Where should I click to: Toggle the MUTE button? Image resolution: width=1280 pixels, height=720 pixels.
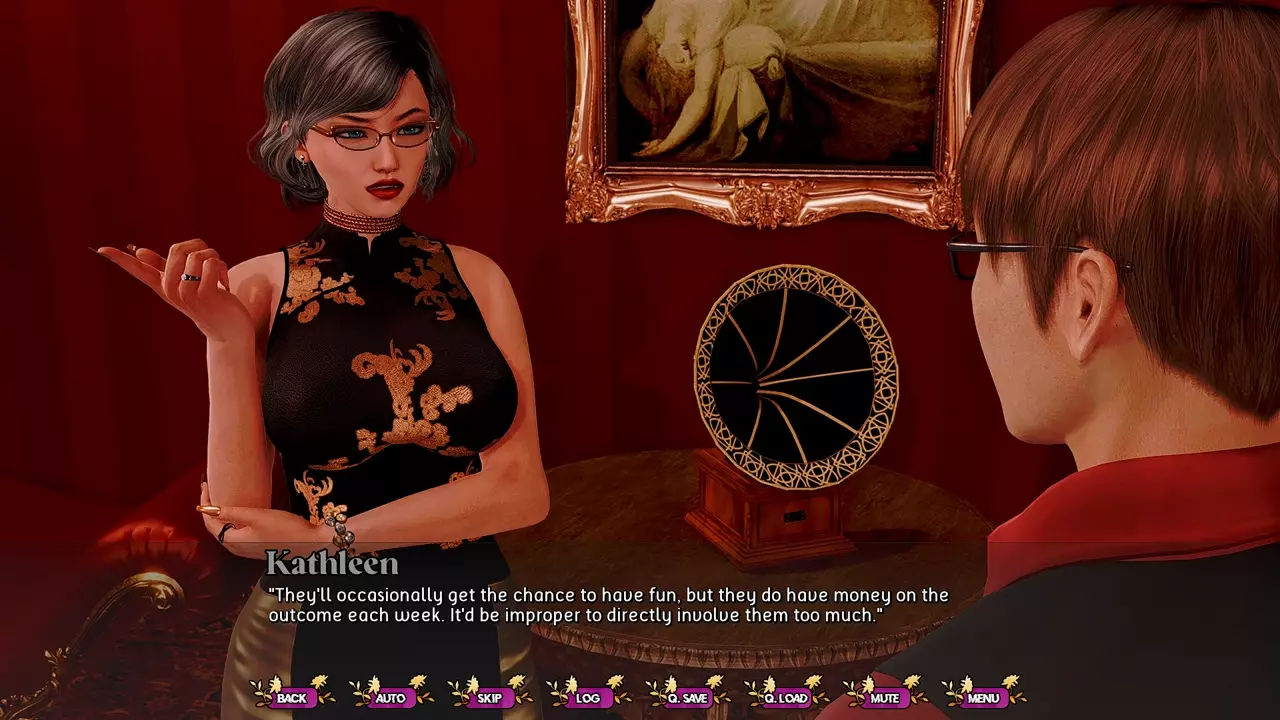[885, 698]
